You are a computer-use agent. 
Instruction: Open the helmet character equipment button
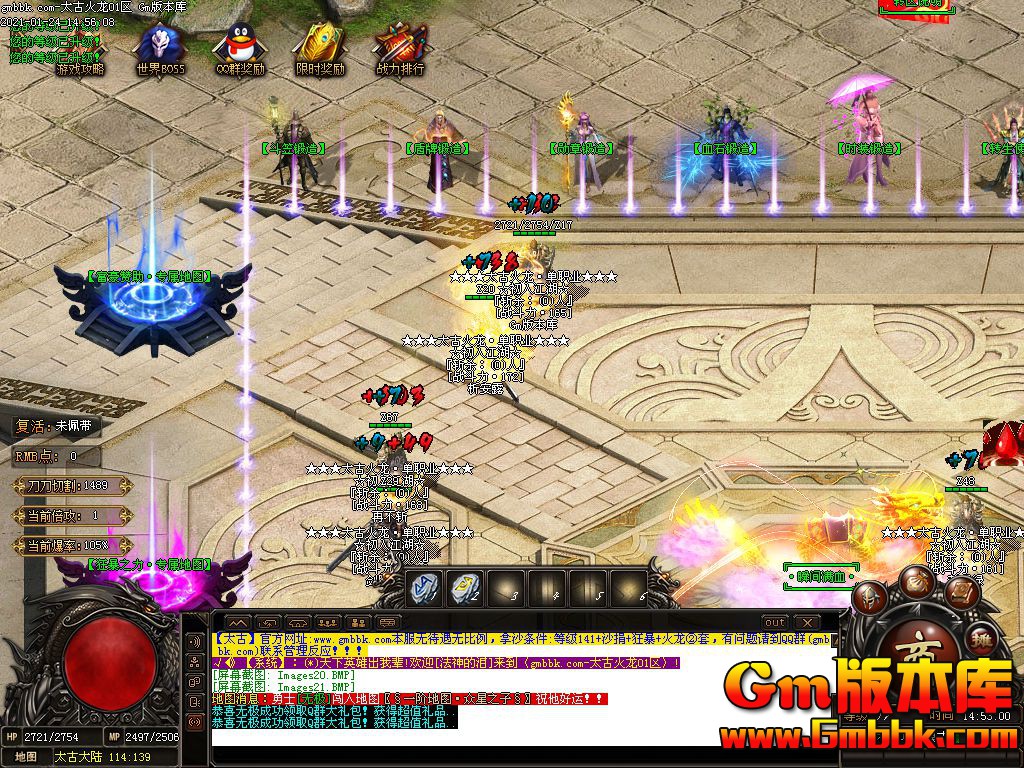pyautogui.click(x=871, y=598)
